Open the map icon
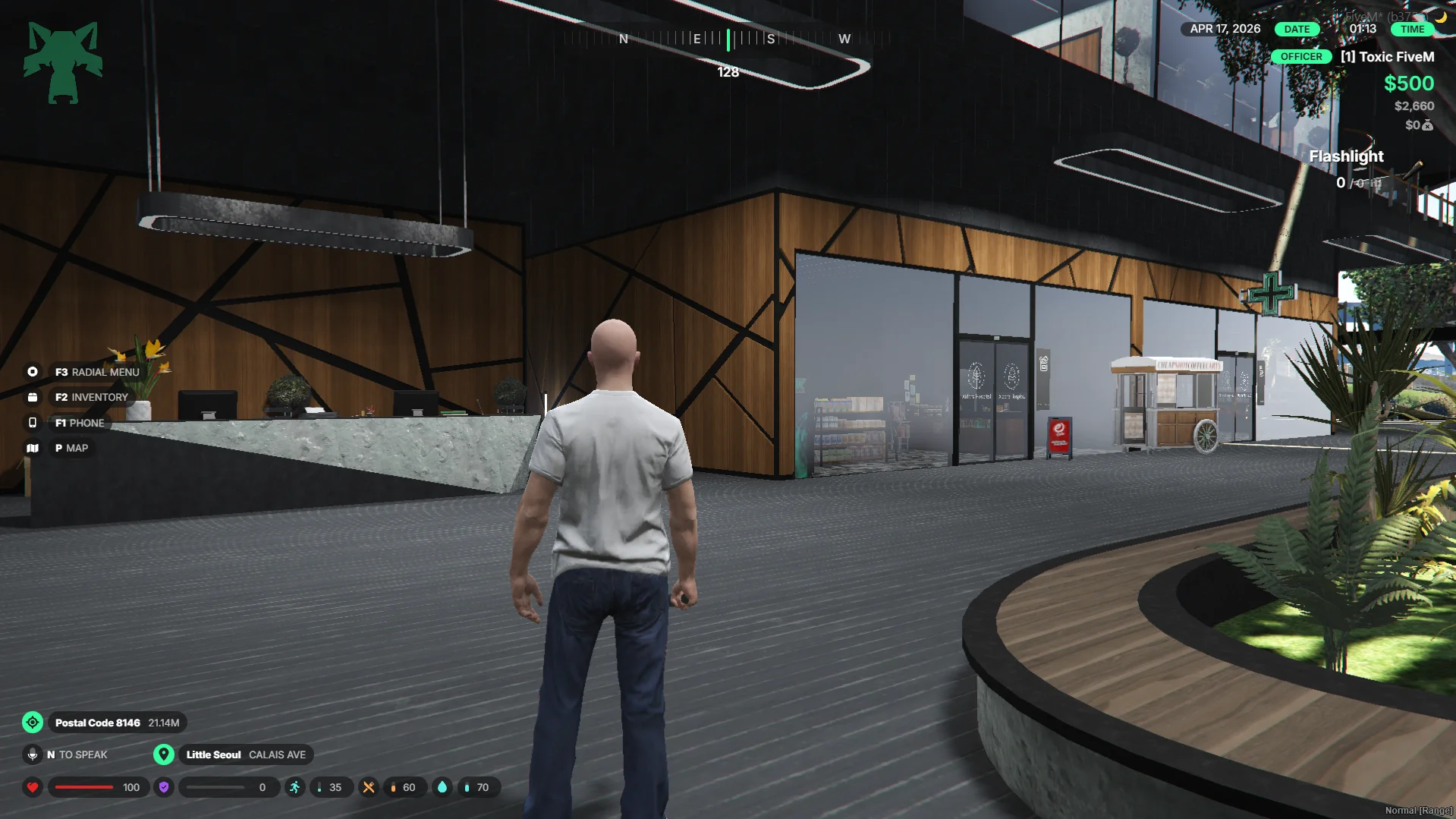Image resolution: width=1456 pixels, height=819 pixels. coord(33,448)
